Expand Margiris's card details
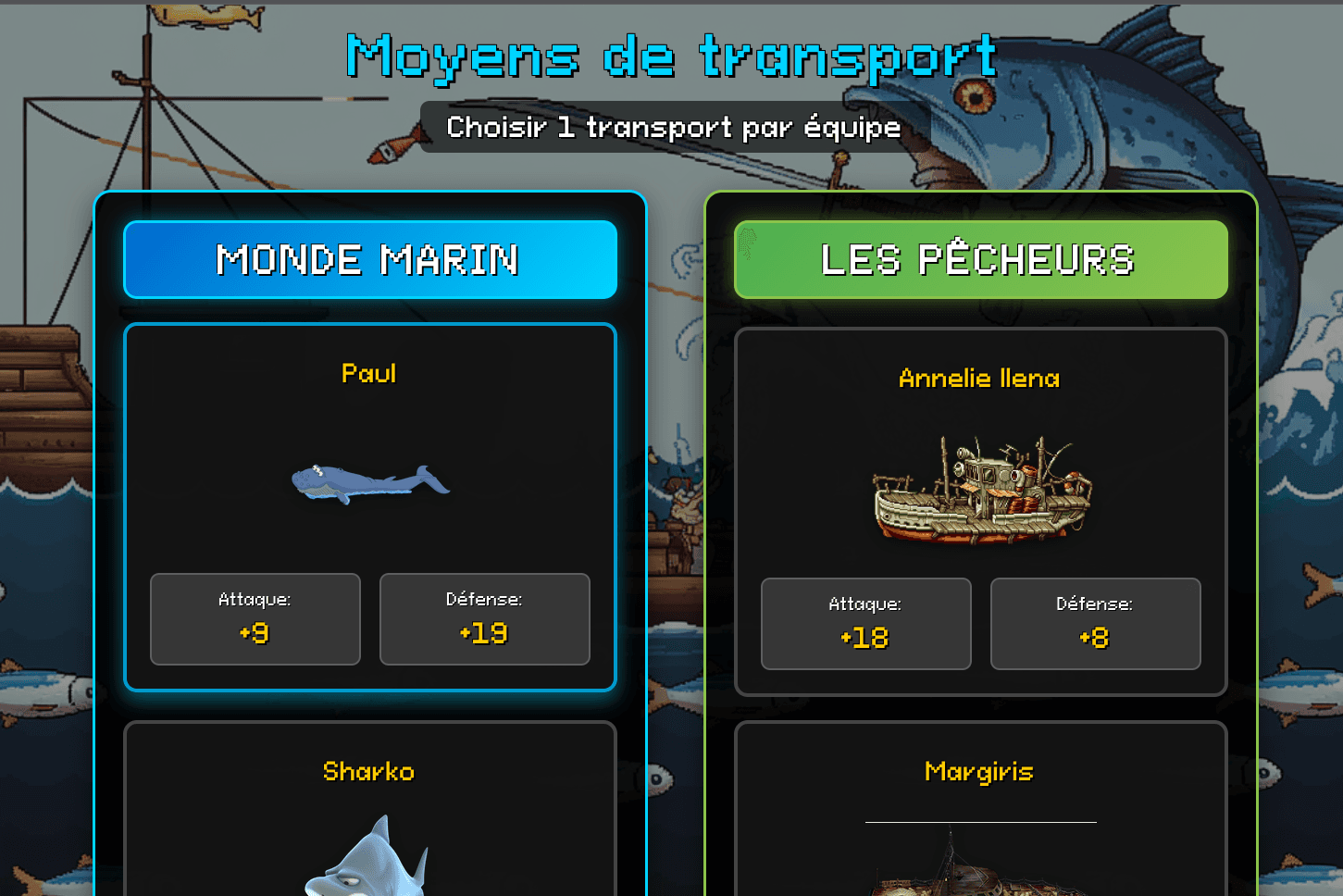1343x896 pixels. click(x=980, y=805)
